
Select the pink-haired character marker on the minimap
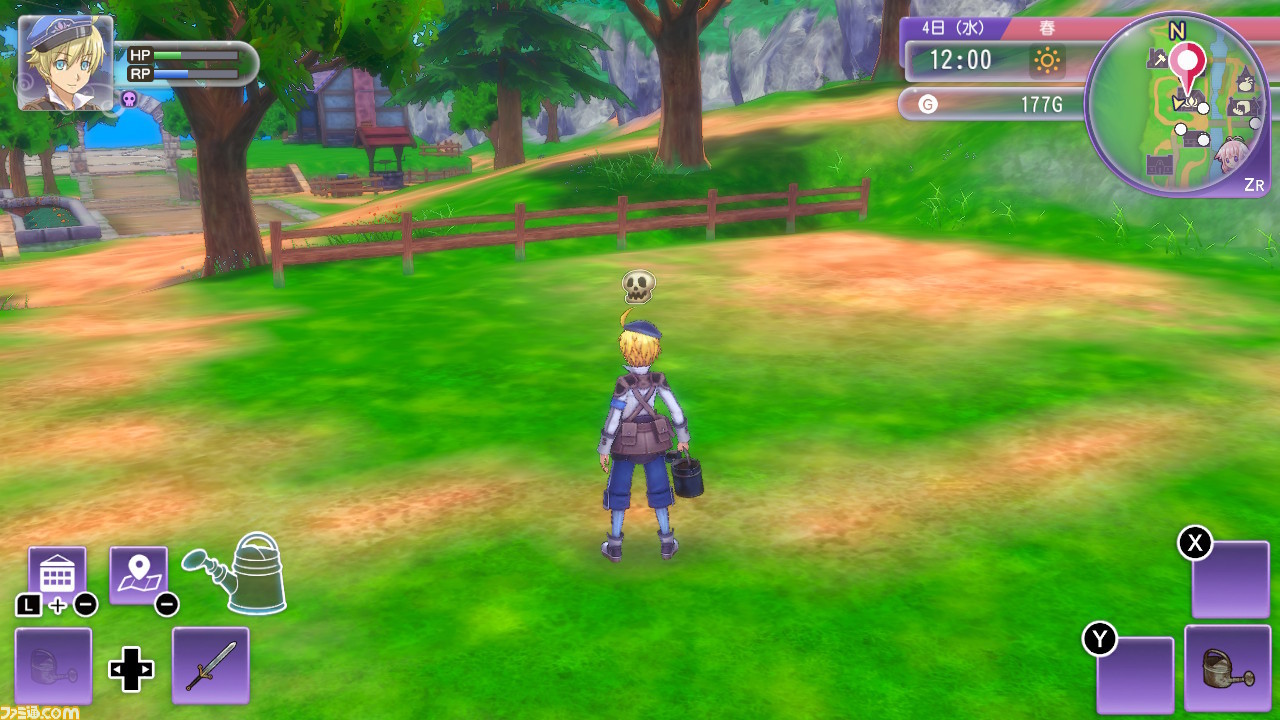point(1230,156)
